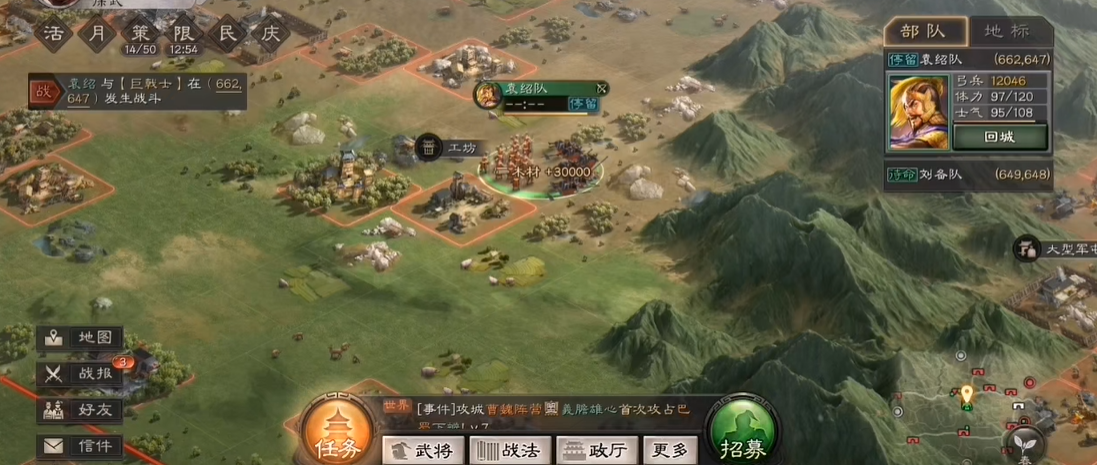
Task: Open the 信件 mail inbox
Action: [x=82, y=445]
